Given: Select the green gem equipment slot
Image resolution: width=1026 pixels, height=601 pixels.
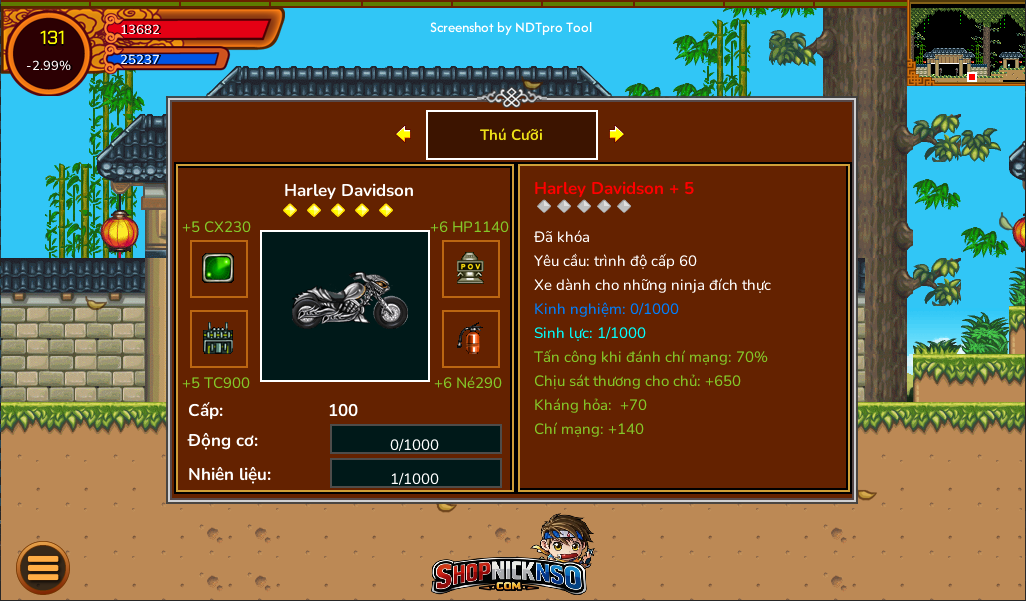Looking at the screenshot, I should point(219,269).
